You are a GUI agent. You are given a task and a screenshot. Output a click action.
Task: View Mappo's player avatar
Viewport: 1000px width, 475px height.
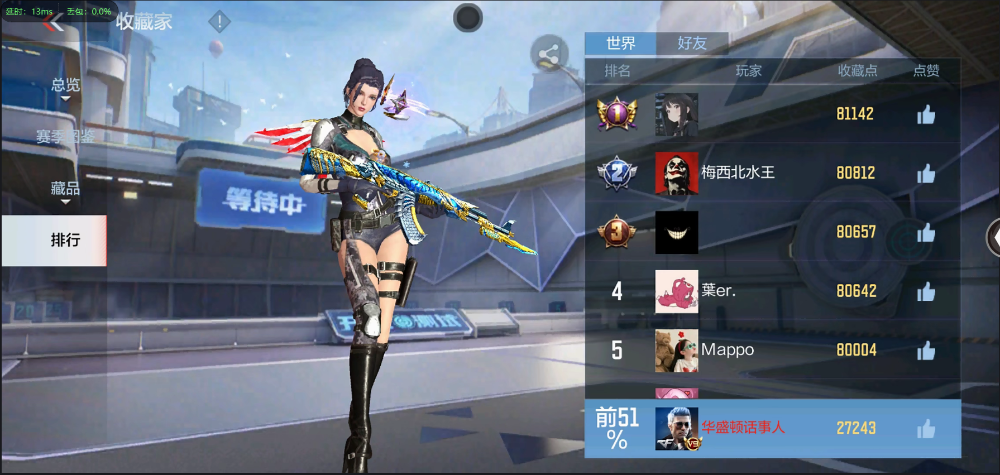click(676, 350)
